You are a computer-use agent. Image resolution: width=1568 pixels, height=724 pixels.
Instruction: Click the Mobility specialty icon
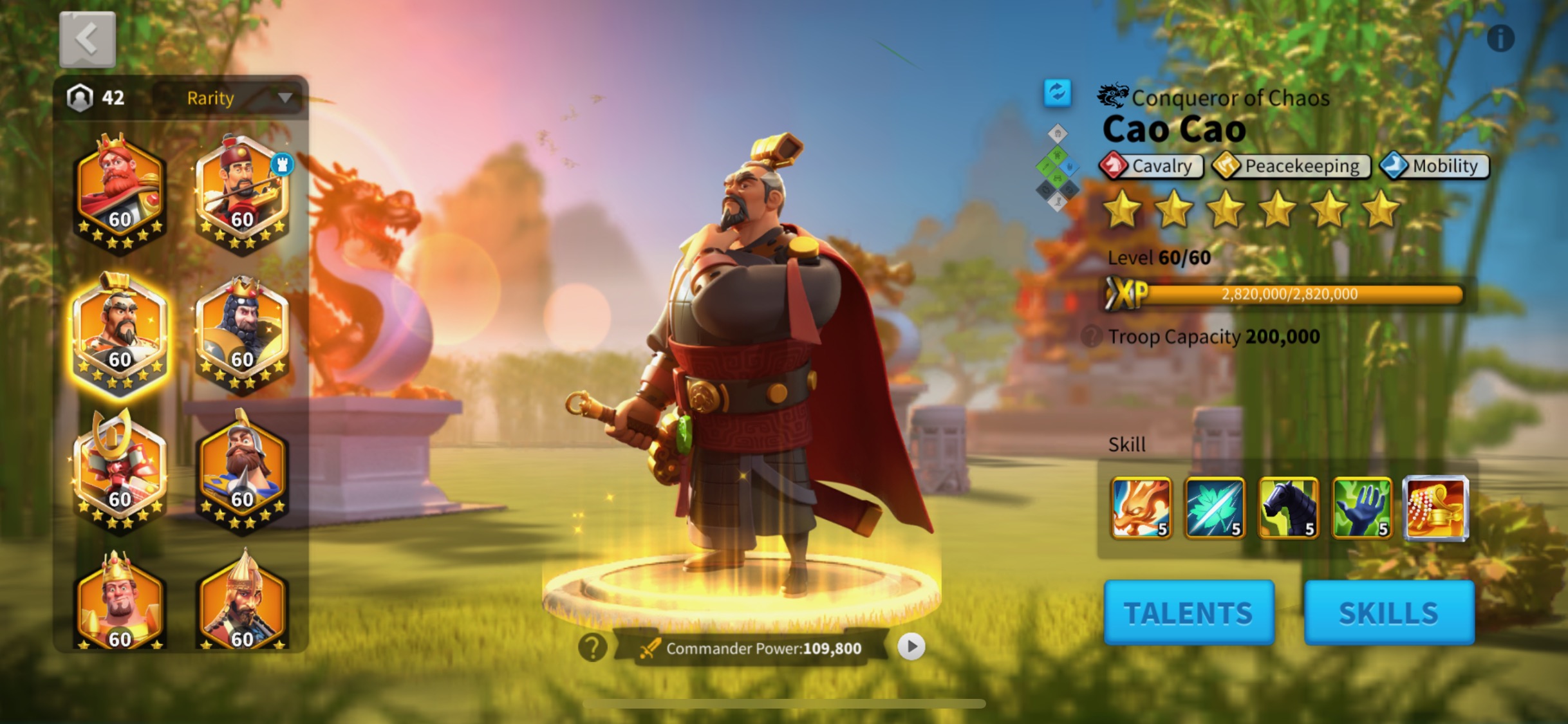pos(1394,166)
